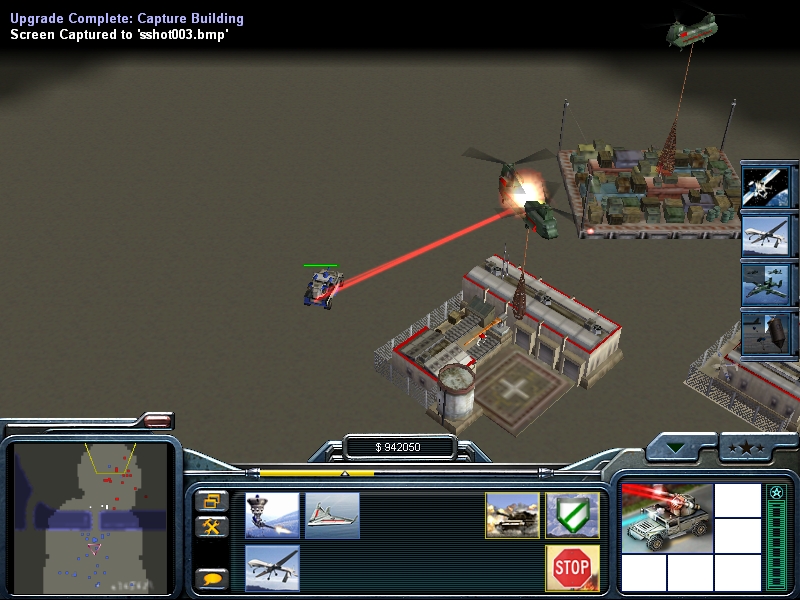
Task: Activate the Attack Move tank command
Action: [x=512, y=516]
